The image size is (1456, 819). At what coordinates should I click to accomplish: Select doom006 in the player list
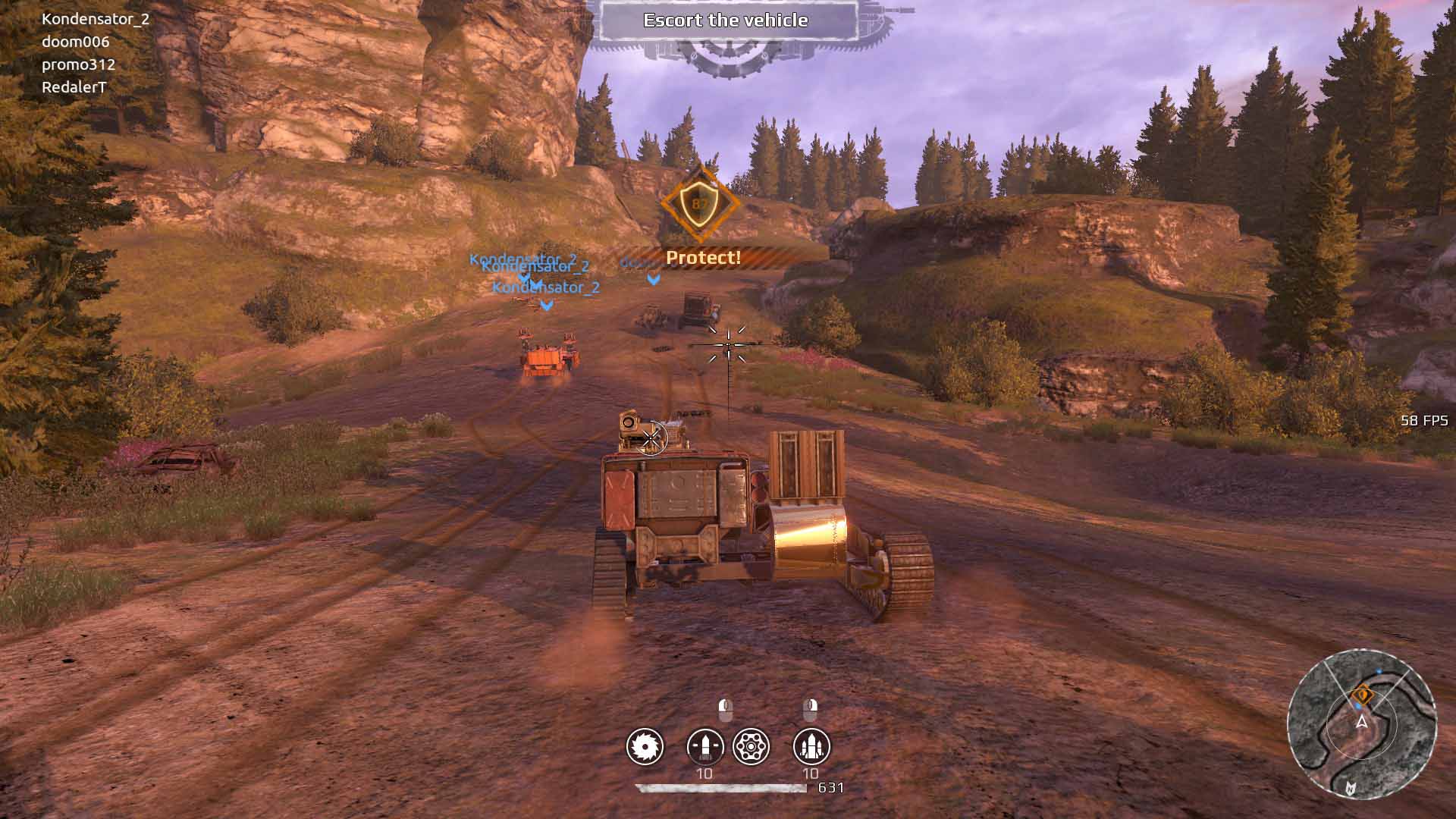(x=75, y=42)
